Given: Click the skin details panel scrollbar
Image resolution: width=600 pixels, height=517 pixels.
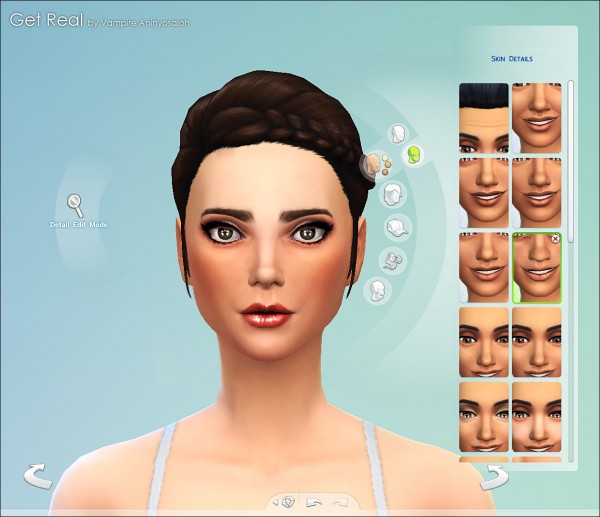Looking at the screenshot, I should tap(570, 200).
